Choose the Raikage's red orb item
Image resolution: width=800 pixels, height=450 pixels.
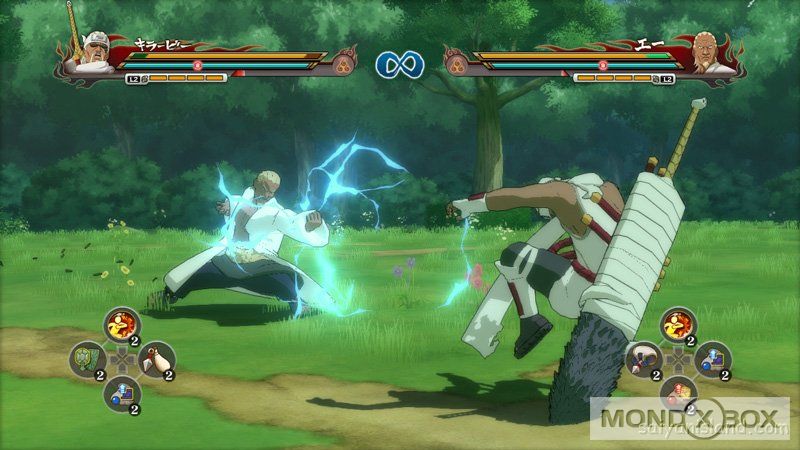pyautogui.click(x=678, y=391)
